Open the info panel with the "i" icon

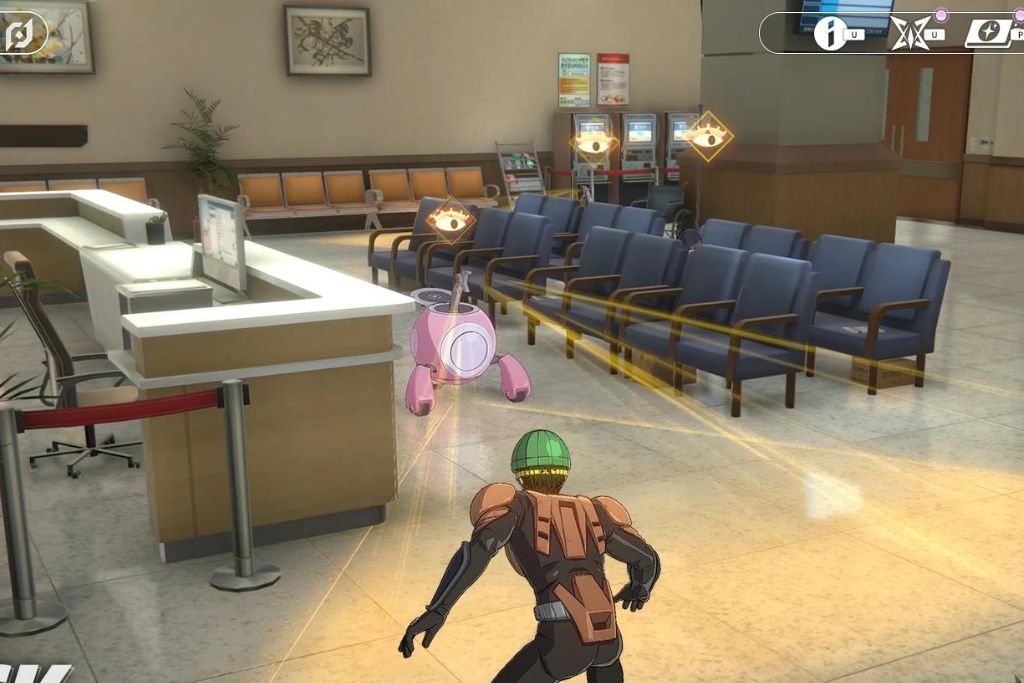830,34
